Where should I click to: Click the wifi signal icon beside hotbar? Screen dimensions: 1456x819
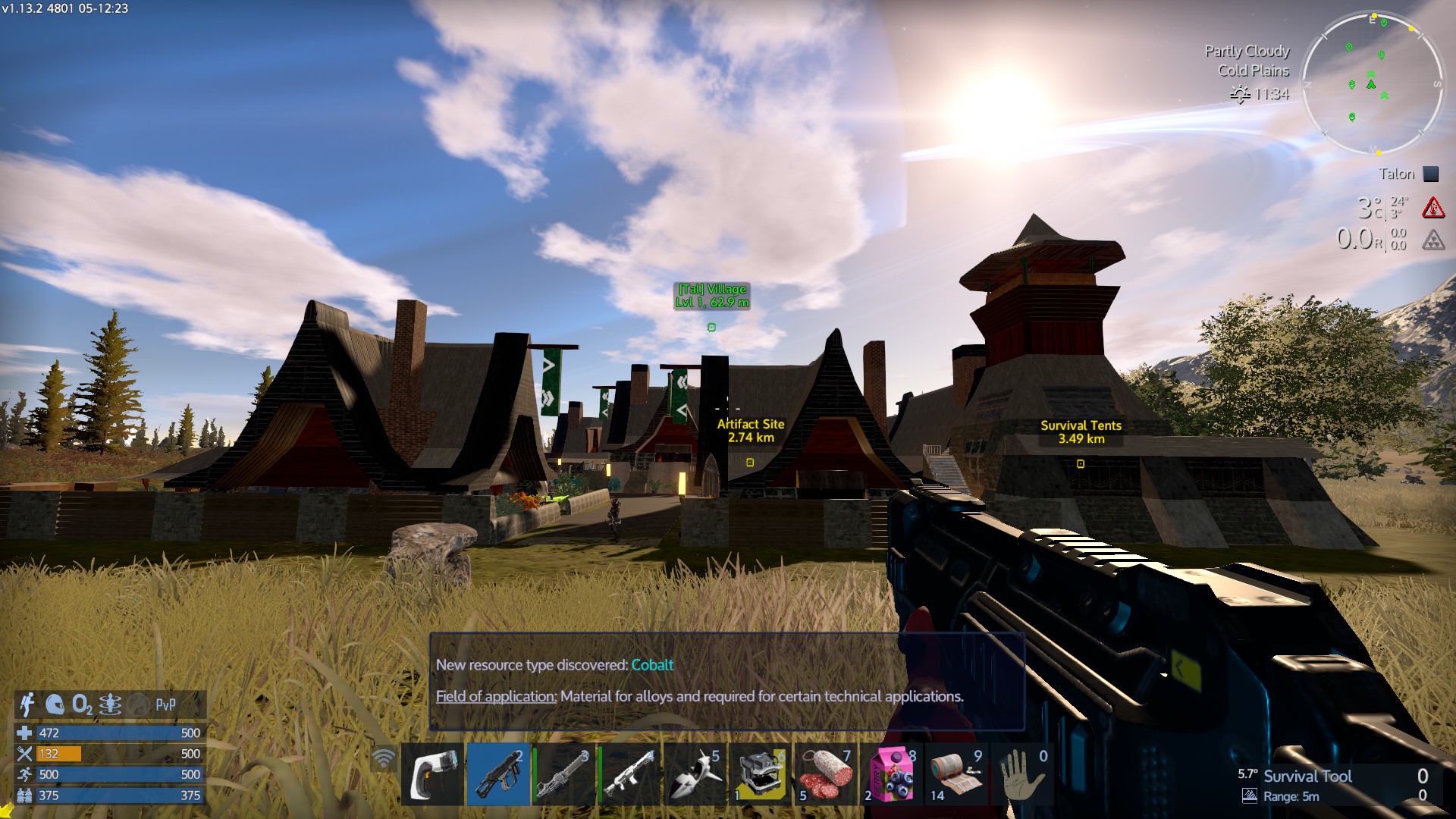pos(384,758)
